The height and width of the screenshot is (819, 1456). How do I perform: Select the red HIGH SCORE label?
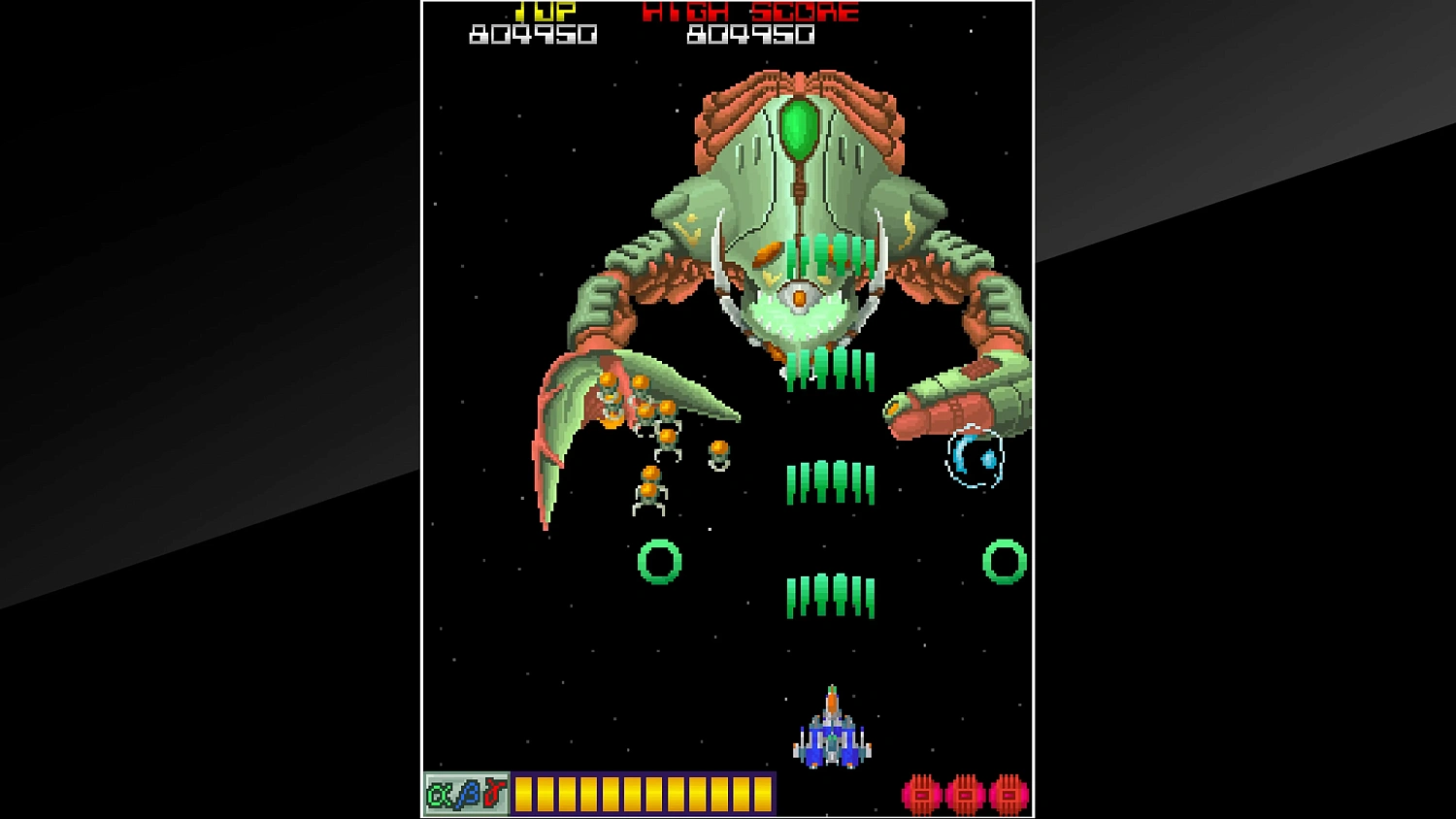pyautogui.click(x=749, y=13)
